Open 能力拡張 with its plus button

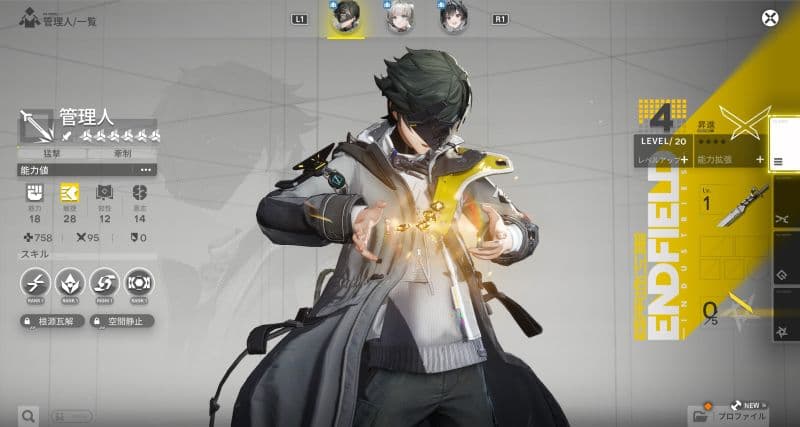pyautogui.click(x=760, y=160)
